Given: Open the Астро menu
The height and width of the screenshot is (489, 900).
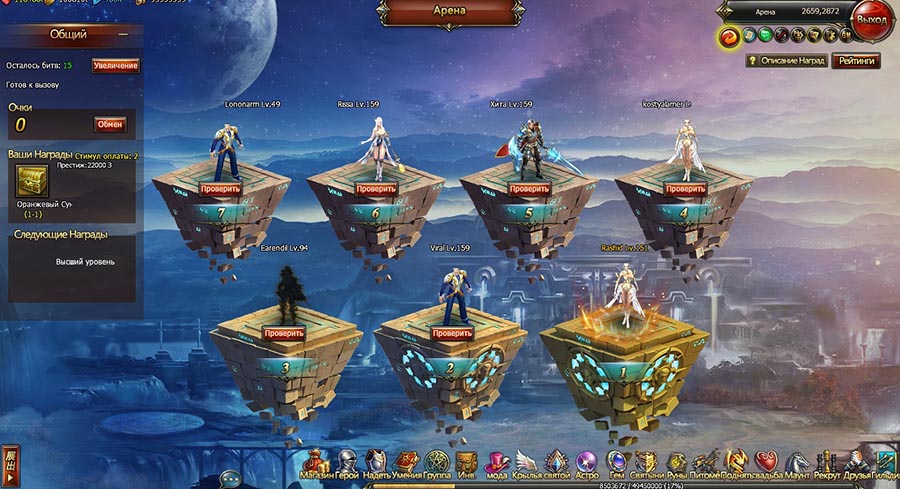Looking at the screenshot, I should 587,463.
